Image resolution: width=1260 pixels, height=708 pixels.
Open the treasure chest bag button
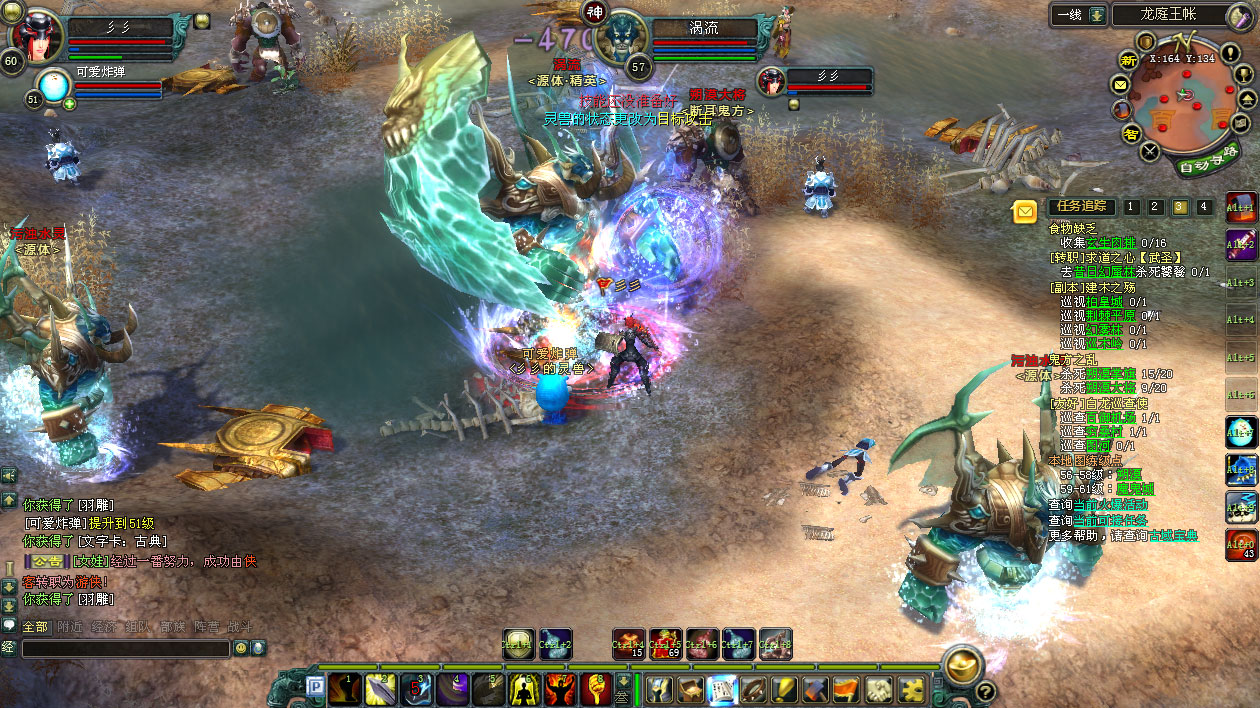click(691, 689)
